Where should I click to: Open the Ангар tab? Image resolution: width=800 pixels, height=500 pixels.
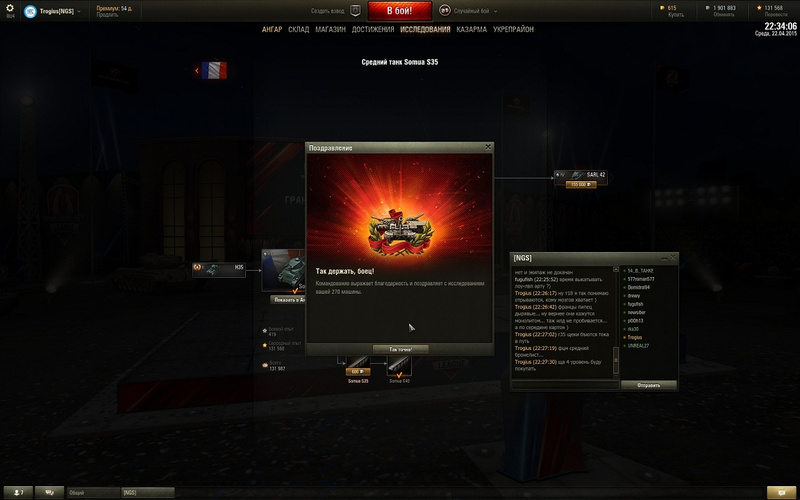(272, 30)
